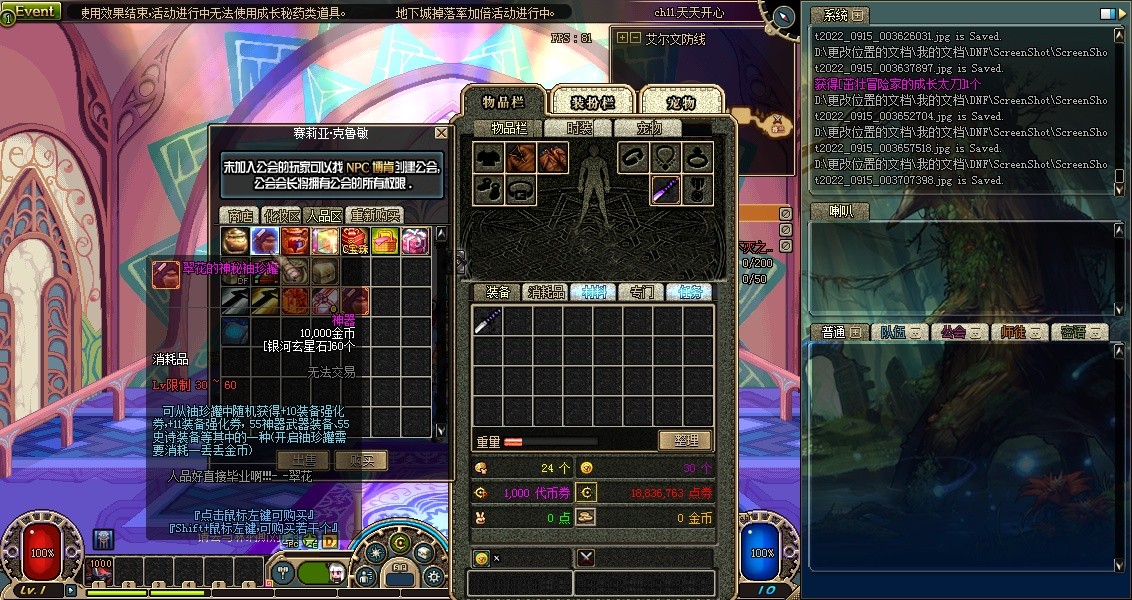Select the purple sword in the inventory grid

coord(488,321)
